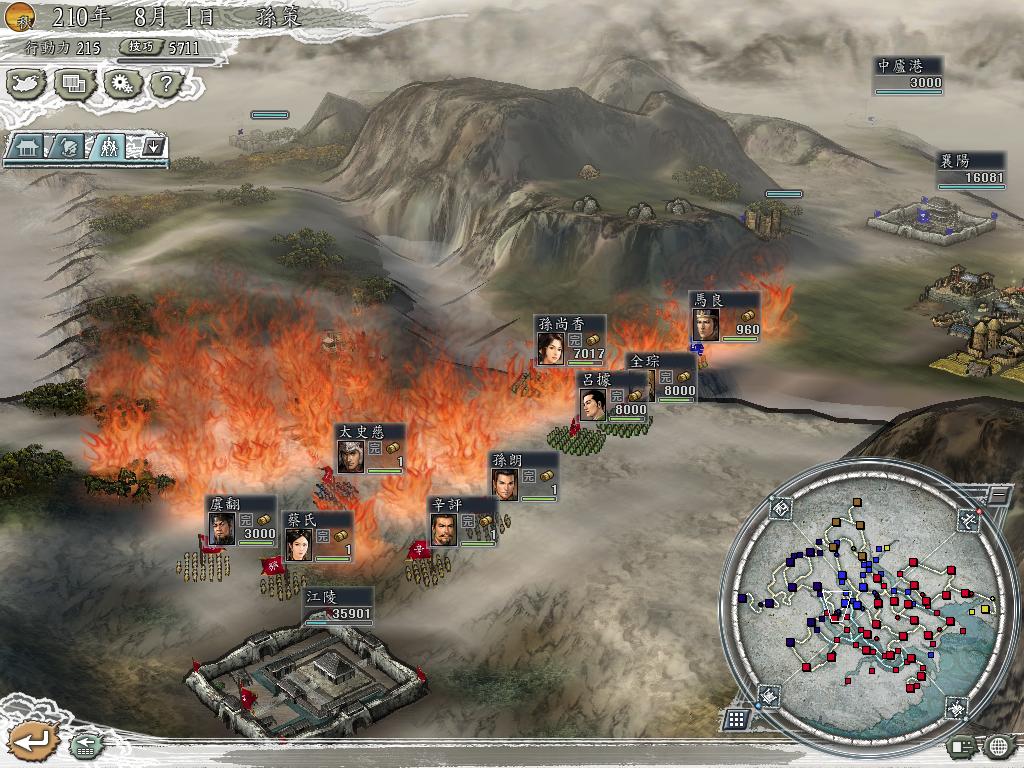Toggle the grid button beside the minimap
Image resolution: width=1024 pixels, height=768 pixels.
(735, 719)
